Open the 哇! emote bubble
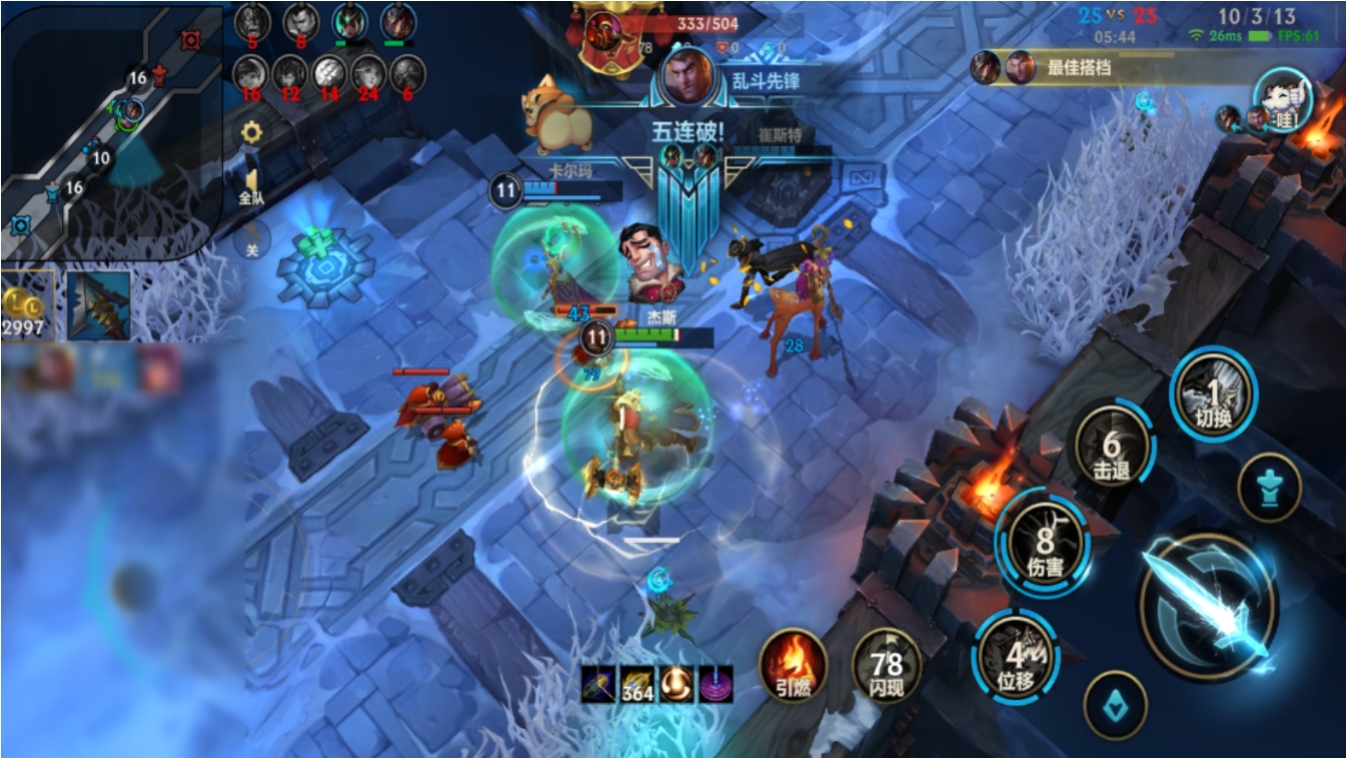 pyautogui.click(x=1281, y=100)
